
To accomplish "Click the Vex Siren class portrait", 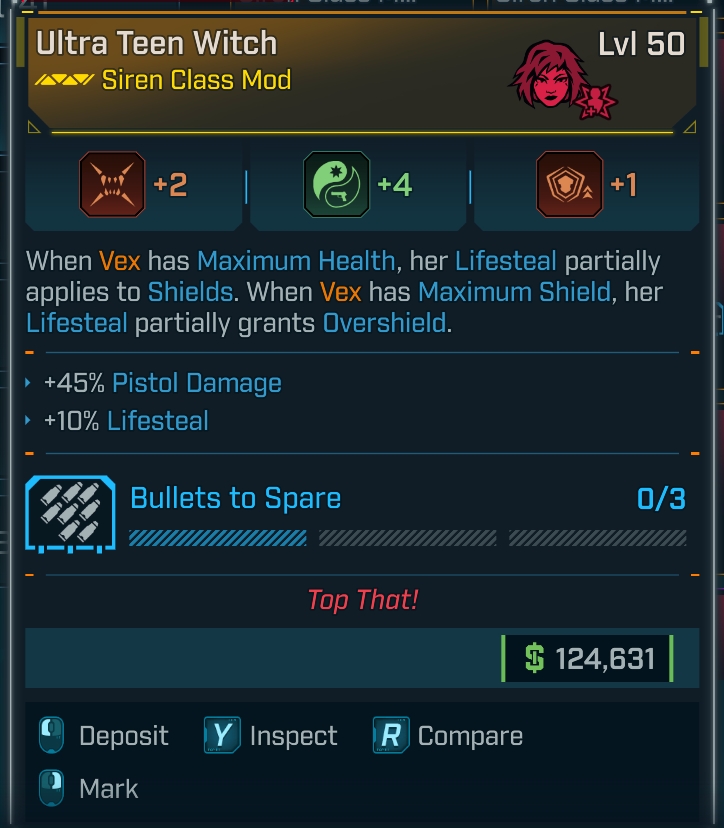I will [x=547, y=77].
